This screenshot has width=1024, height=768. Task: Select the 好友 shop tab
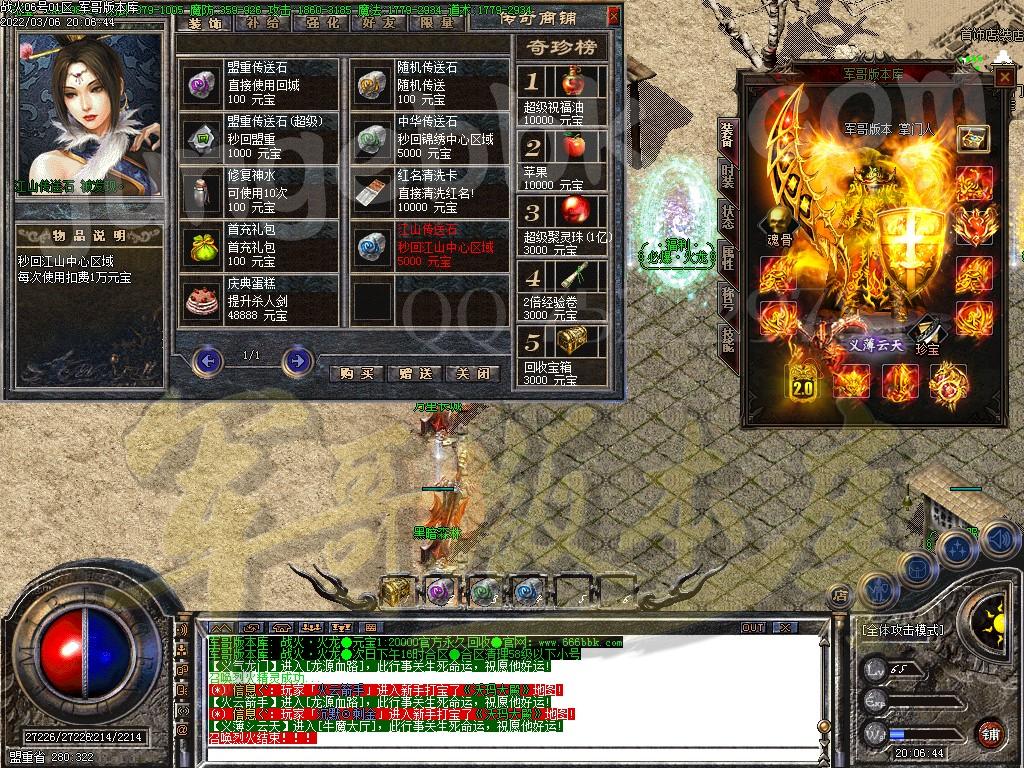[x=374, y=22]
